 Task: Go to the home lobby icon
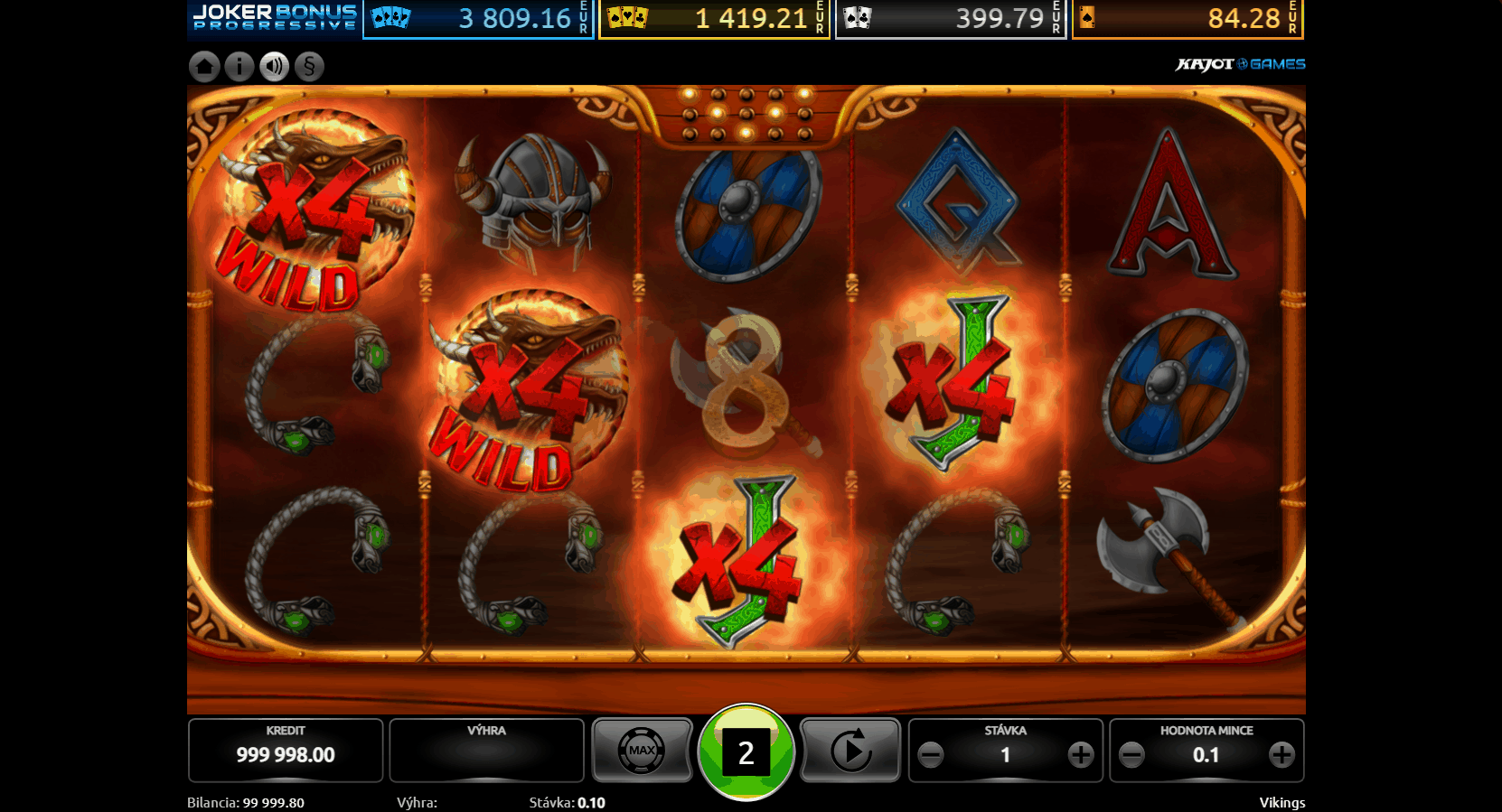point(204,66)
